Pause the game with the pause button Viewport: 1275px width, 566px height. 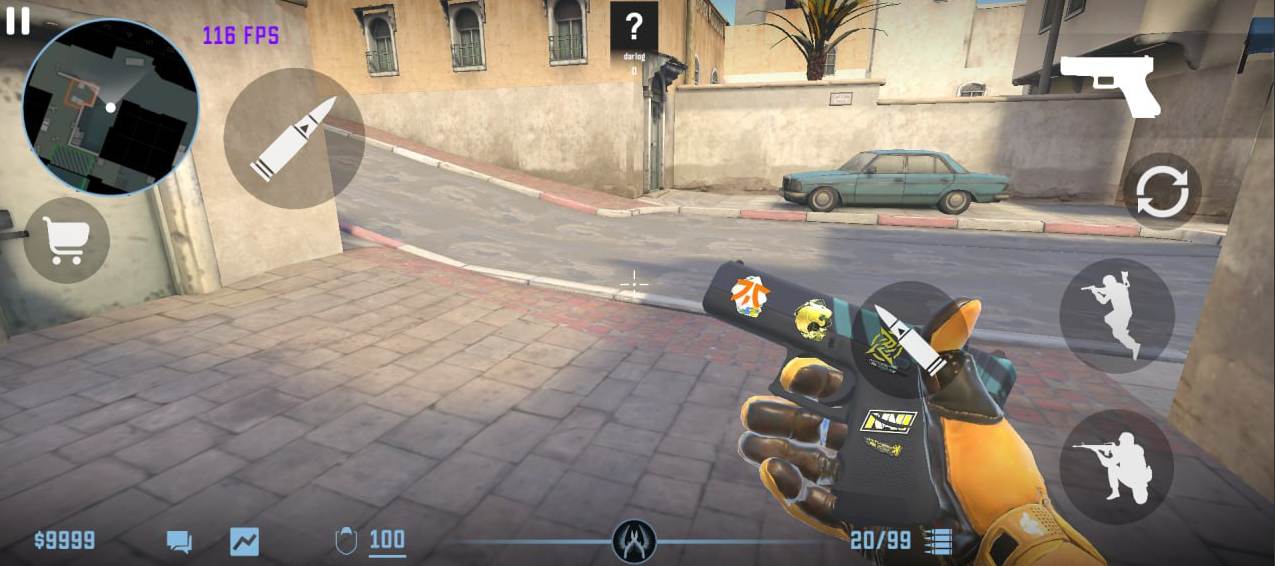click(x=18, y=21)
